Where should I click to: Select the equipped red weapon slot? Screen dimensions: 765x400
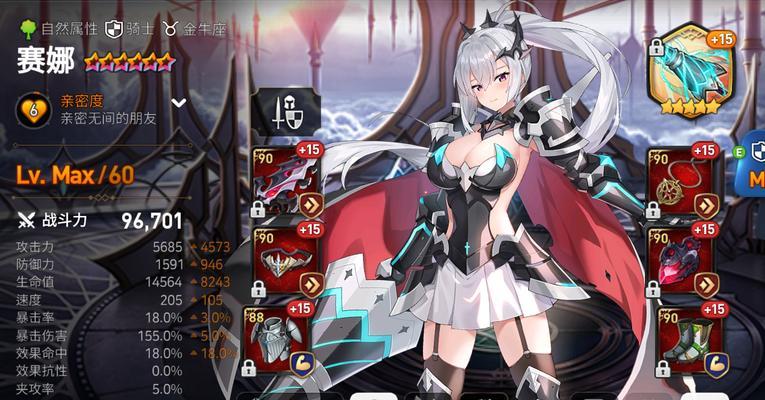[x=284, y=184]
